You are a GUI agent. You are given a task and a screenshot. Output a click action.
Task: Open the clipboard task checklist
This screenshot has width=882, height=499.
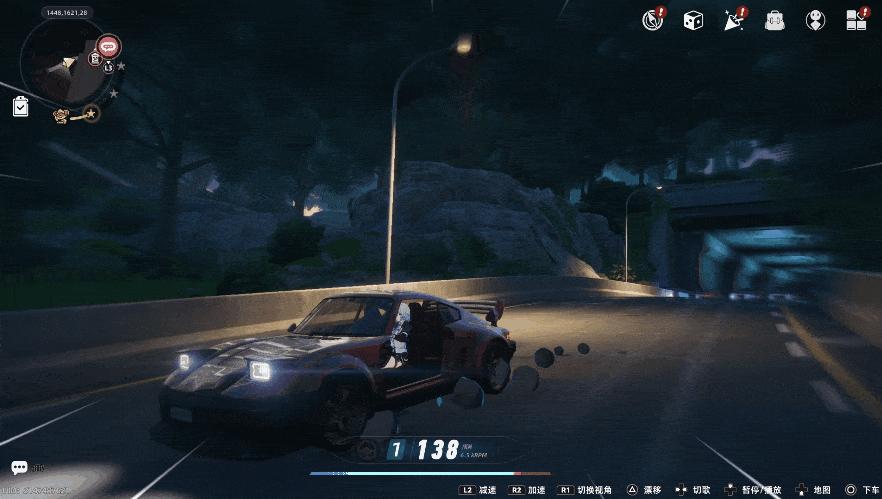(21, 106)
